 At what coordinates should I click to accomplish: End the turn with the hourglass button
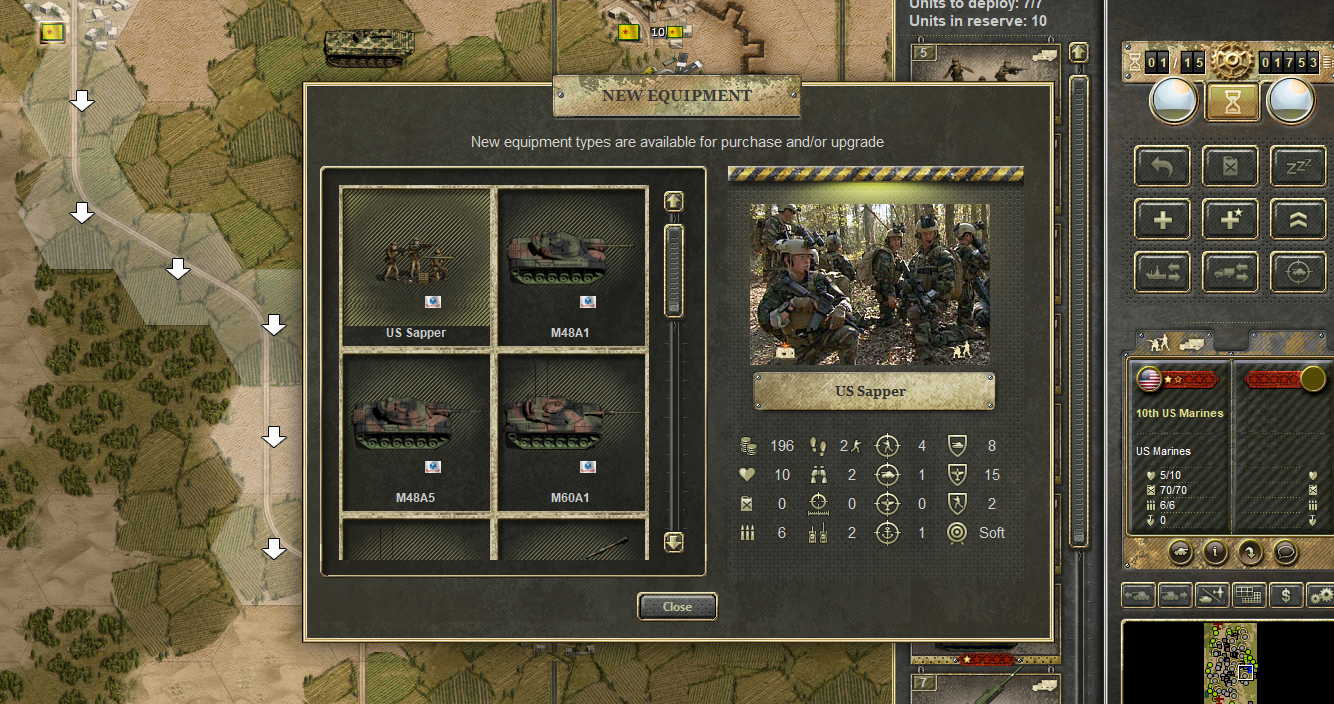click(1231, 101)
